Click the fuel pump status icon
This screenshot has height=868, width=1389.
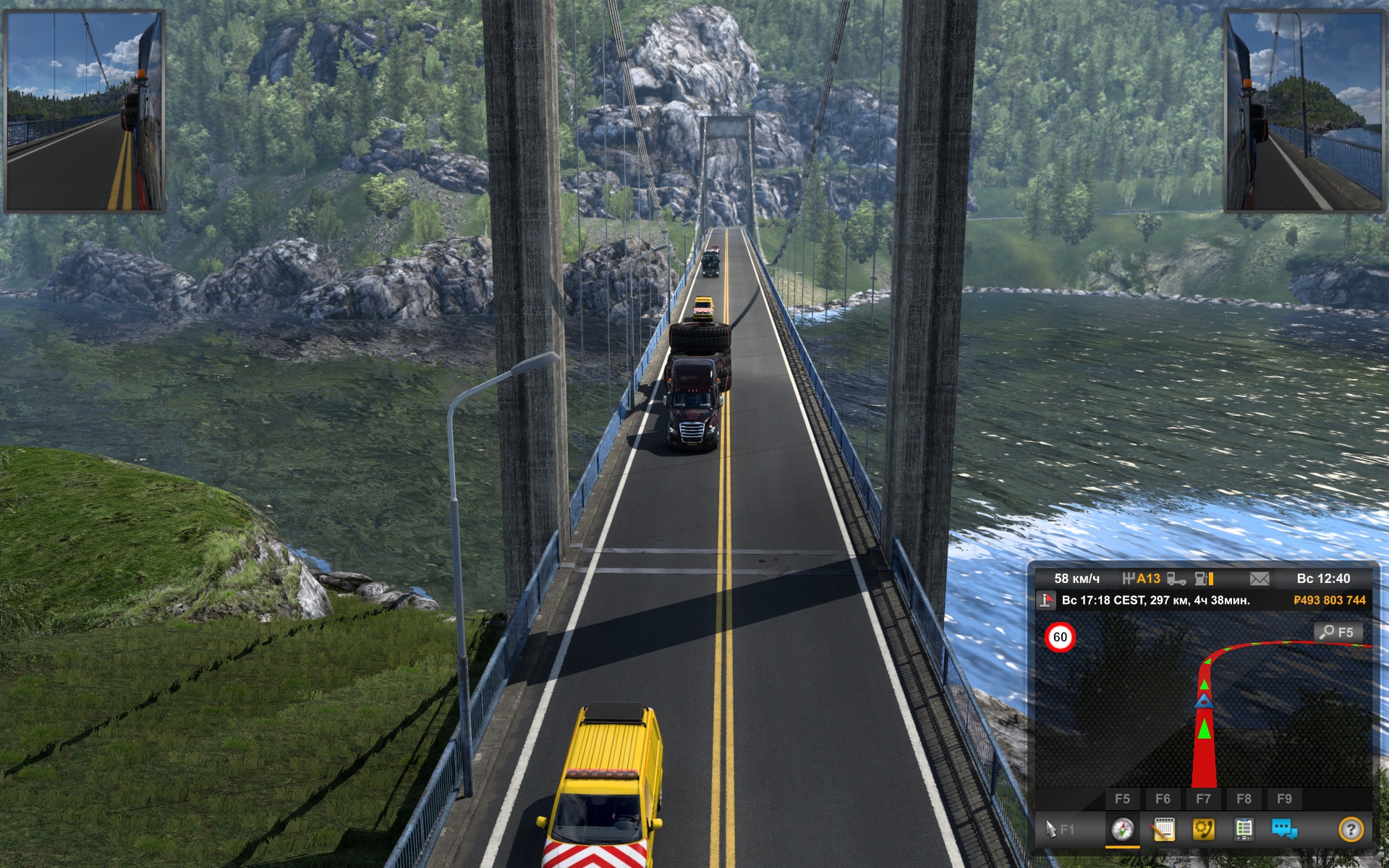pyautogui.click(x=1204, y=579)
